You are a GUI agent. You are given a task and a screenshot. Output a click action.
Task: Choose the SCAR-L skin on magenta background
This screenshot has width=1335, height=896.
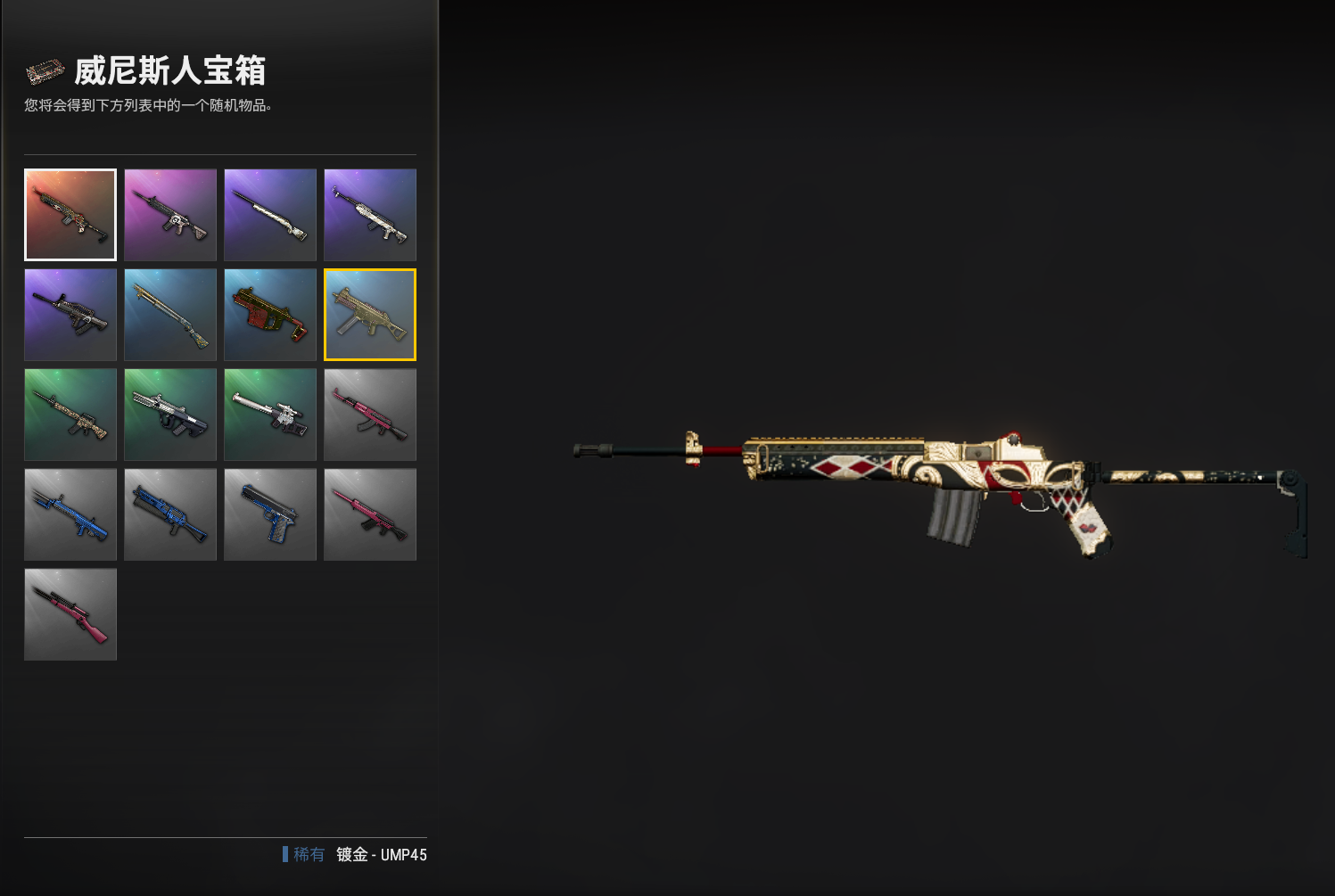pos(170,215)
